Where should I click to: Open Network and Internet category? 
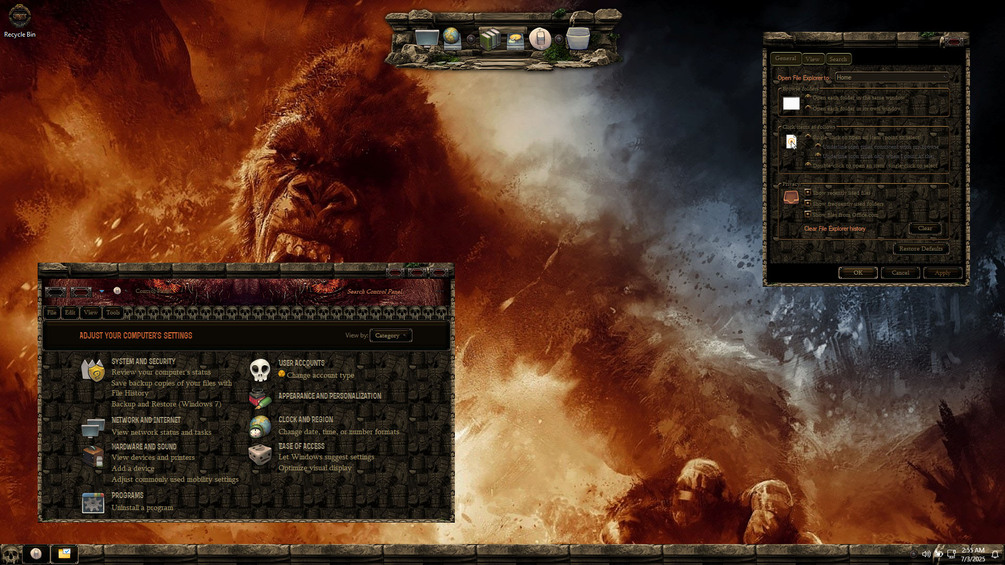pos(146,420)
